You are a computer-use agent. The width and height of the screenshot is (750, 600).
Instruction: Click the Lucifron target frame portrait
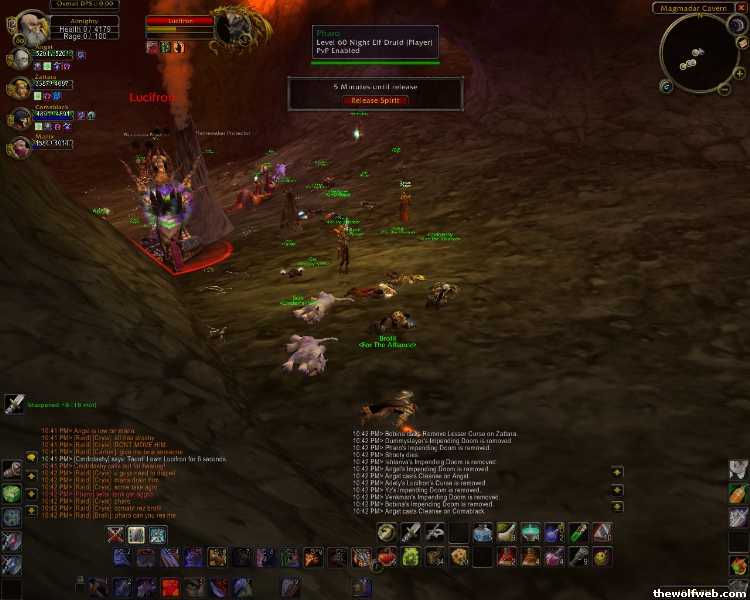(232, 26)
